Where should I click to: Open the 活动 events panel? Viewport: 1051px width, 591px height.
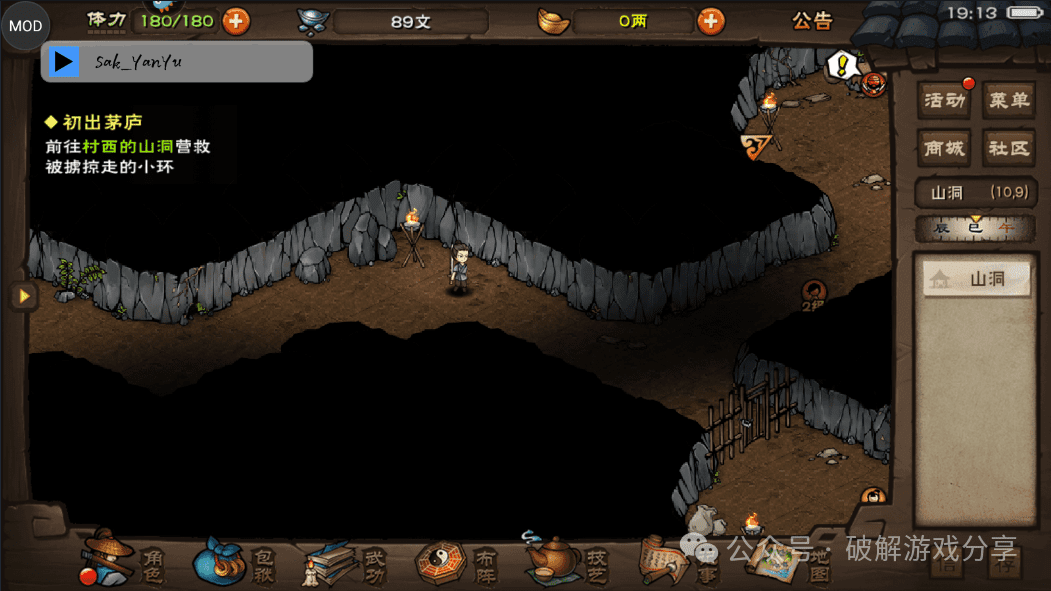click(x=945, y=101)
